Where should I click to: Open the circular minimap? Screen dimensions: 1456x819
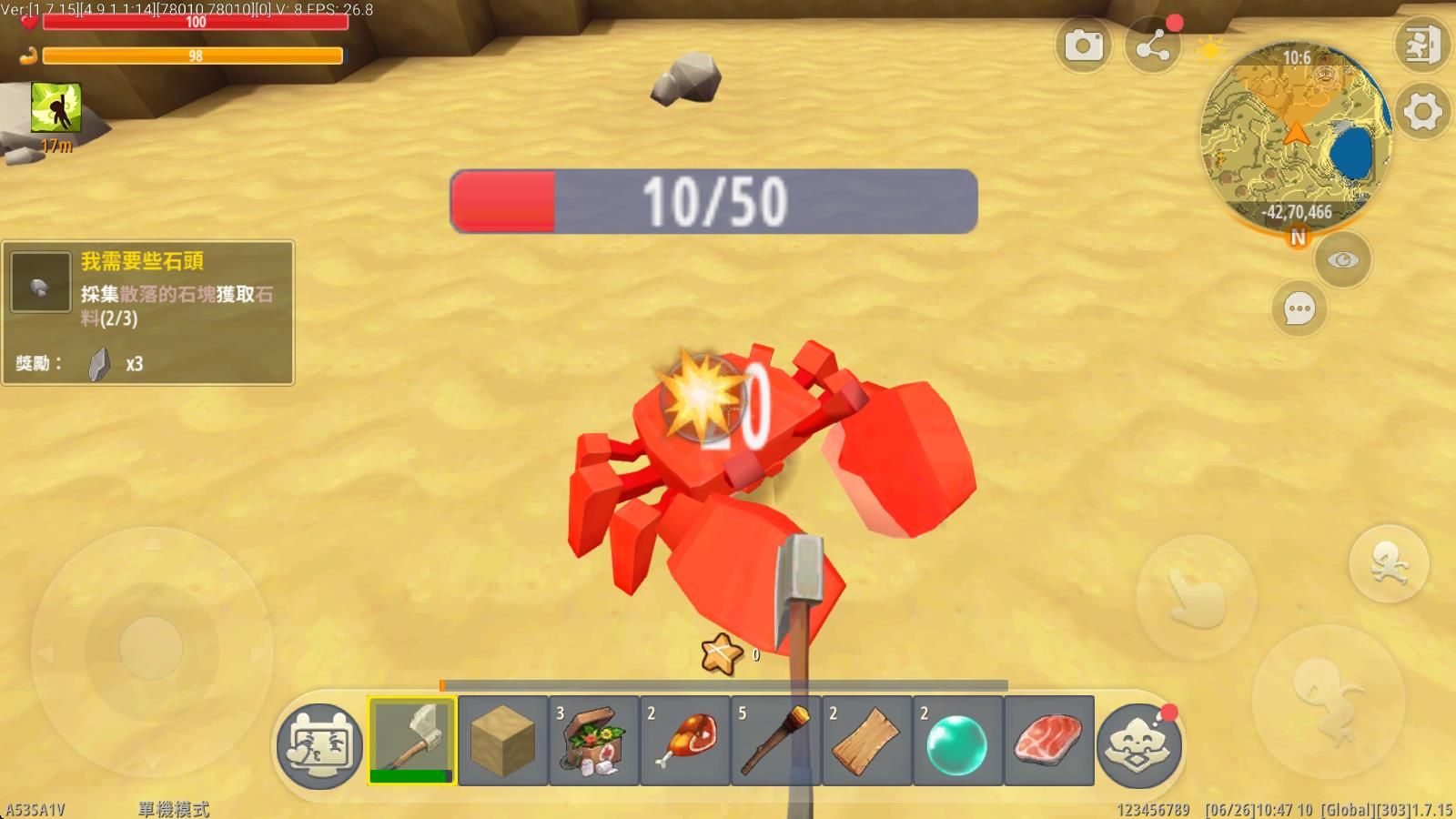pyautogui.click(x=1296, y=136)
